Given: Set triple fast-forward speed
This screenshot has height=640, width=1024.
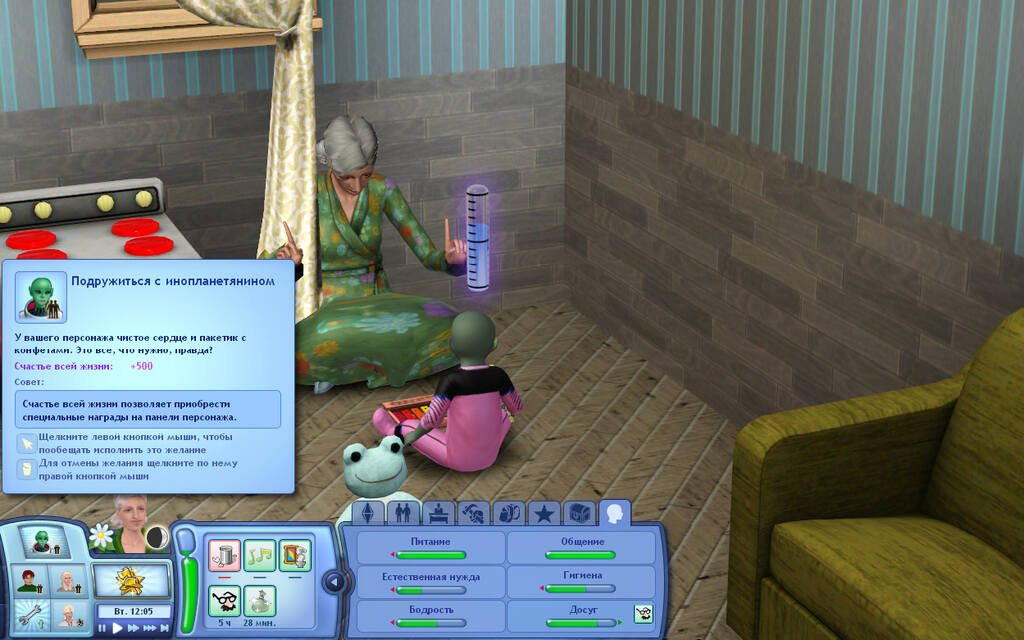Looking at the screenshot, I should (x=148, y=628).
